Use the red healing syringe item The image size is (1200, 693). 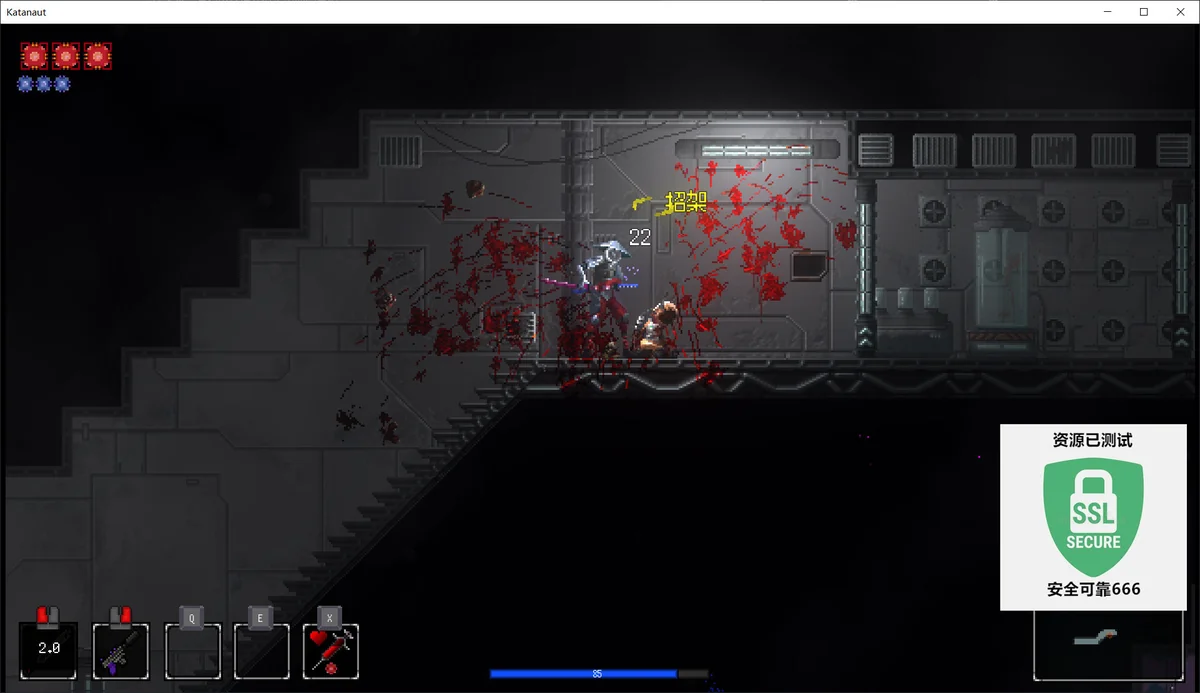(331, 651)
